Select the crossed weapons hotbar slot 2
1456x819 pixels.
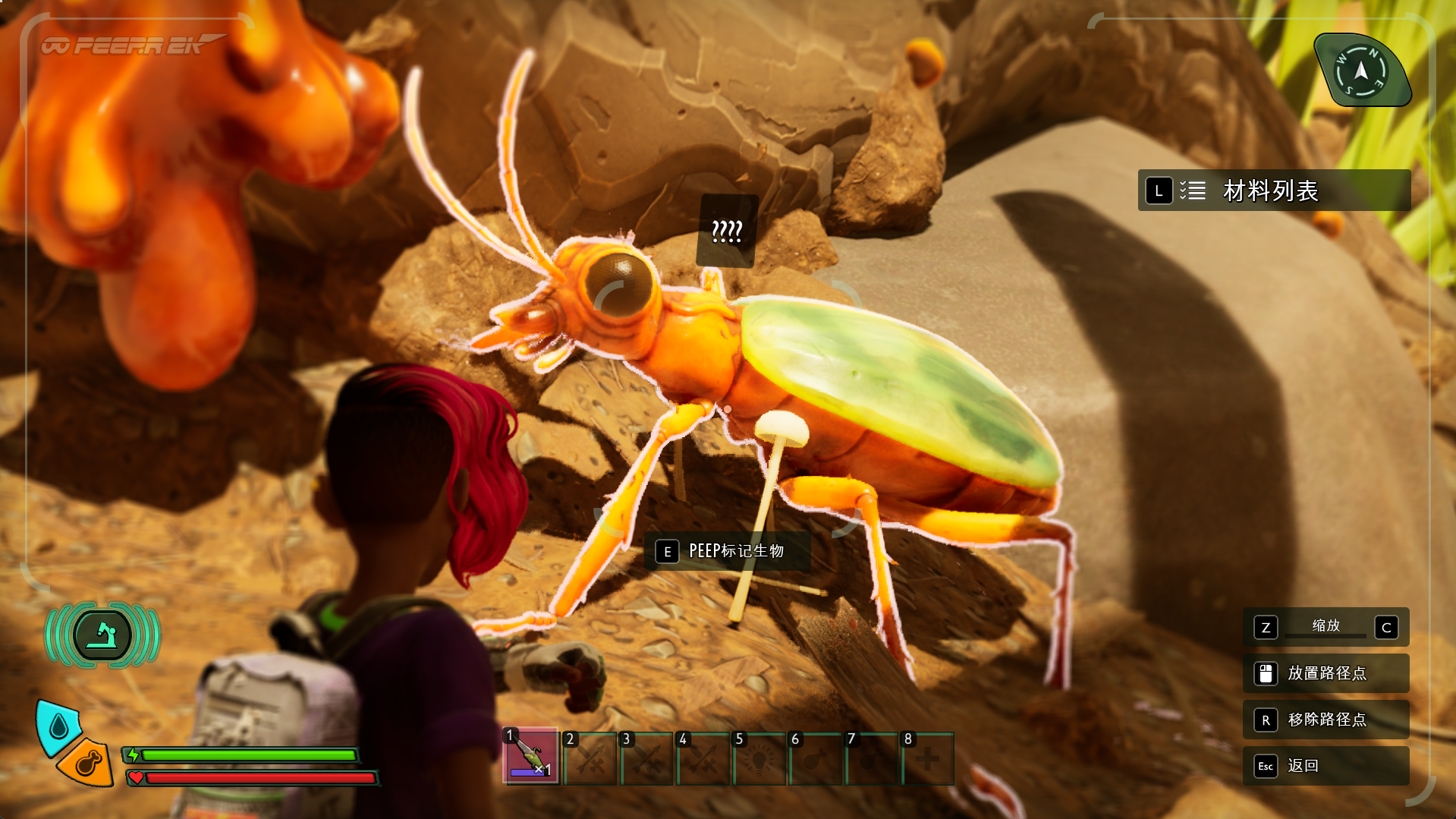point(589,758)
